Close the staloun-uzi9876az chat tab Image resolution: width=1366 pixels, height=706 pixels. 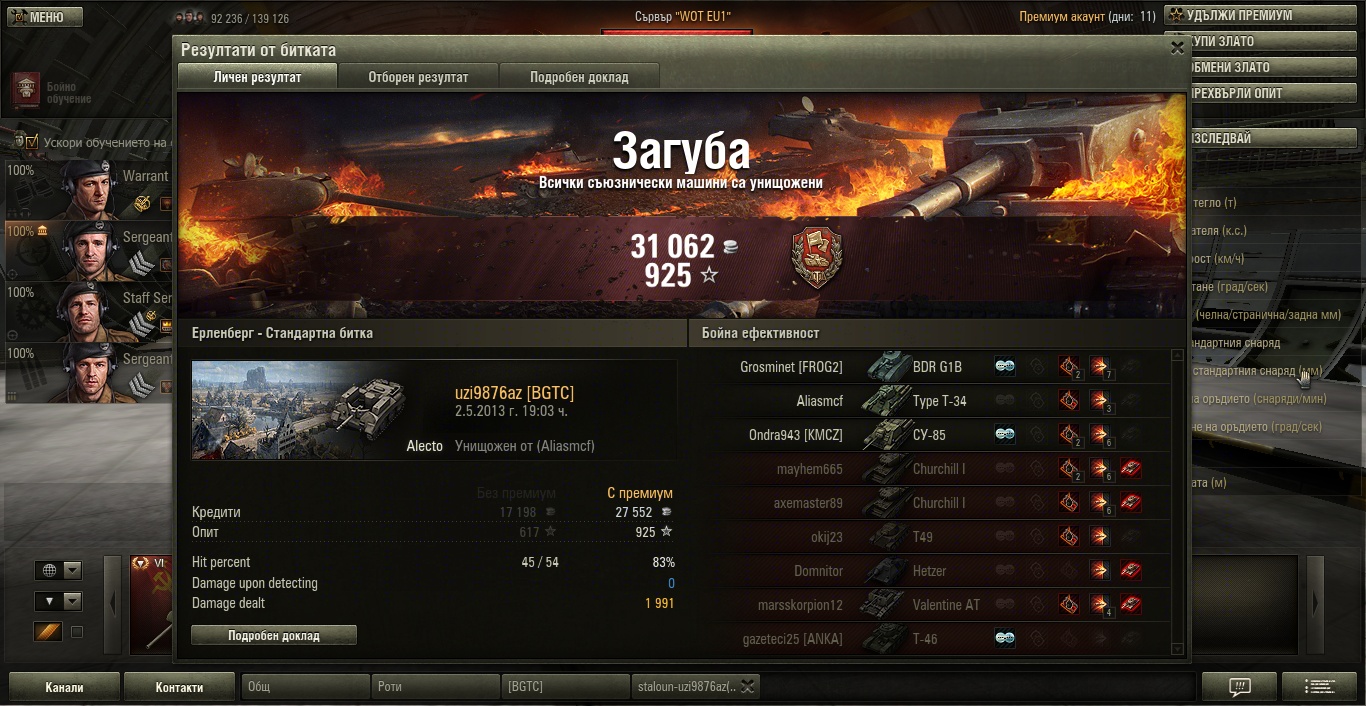(747, 686)
